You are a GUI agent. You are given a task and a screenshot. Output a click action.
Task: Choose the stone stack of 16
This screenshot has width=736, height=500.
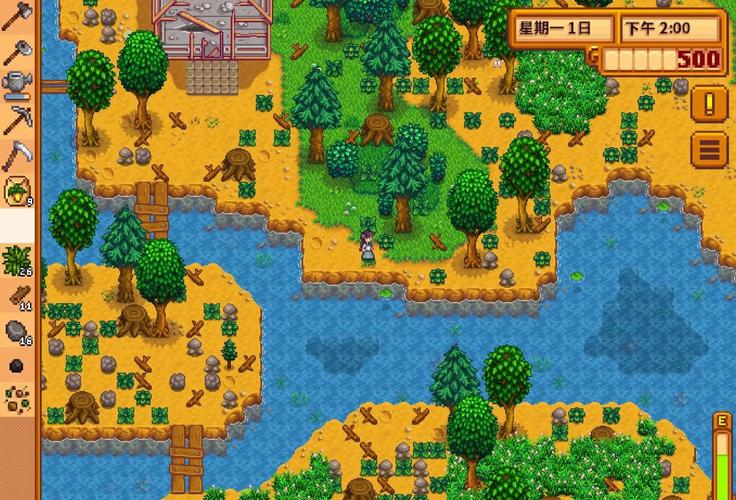17,330
